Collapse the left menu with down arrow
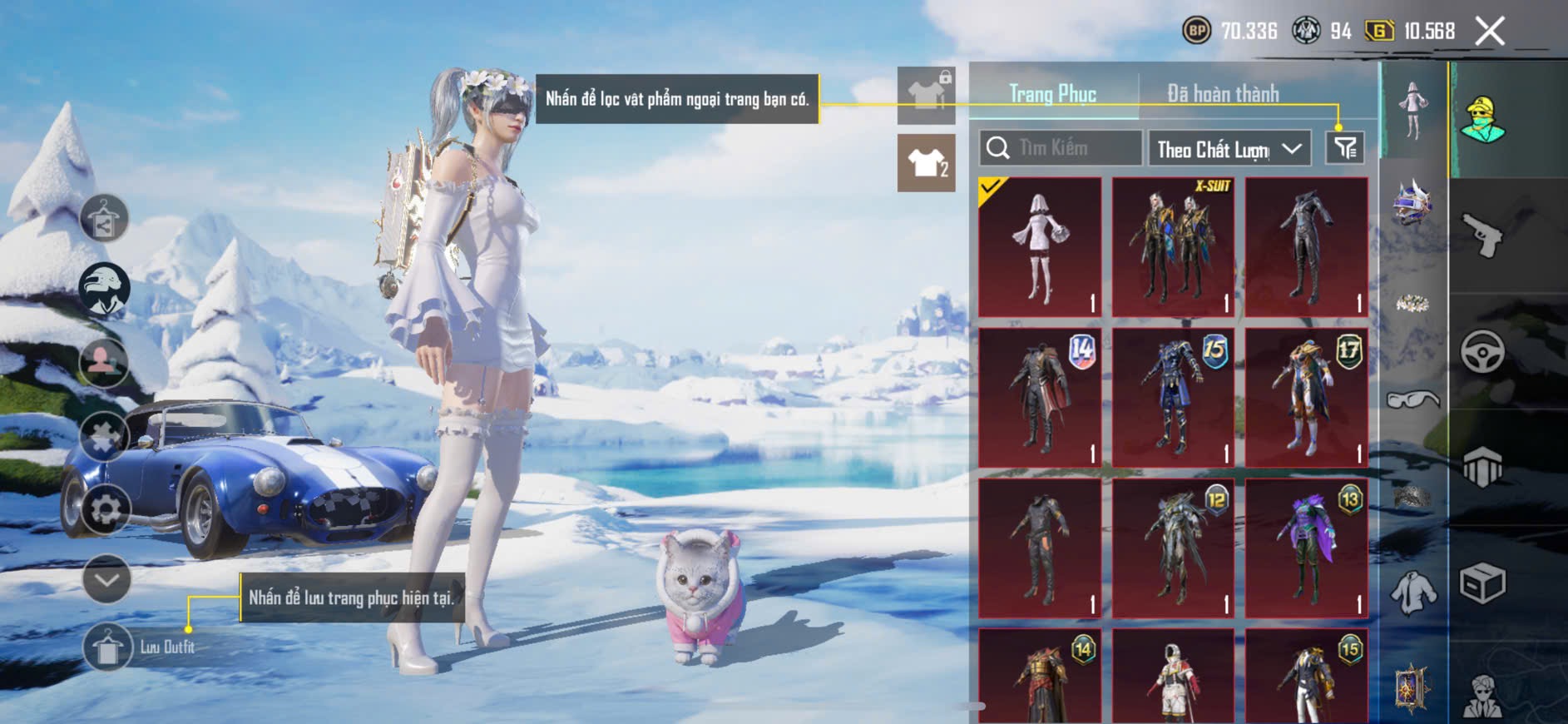This screenshot has height=724, width=1568. 106,579
